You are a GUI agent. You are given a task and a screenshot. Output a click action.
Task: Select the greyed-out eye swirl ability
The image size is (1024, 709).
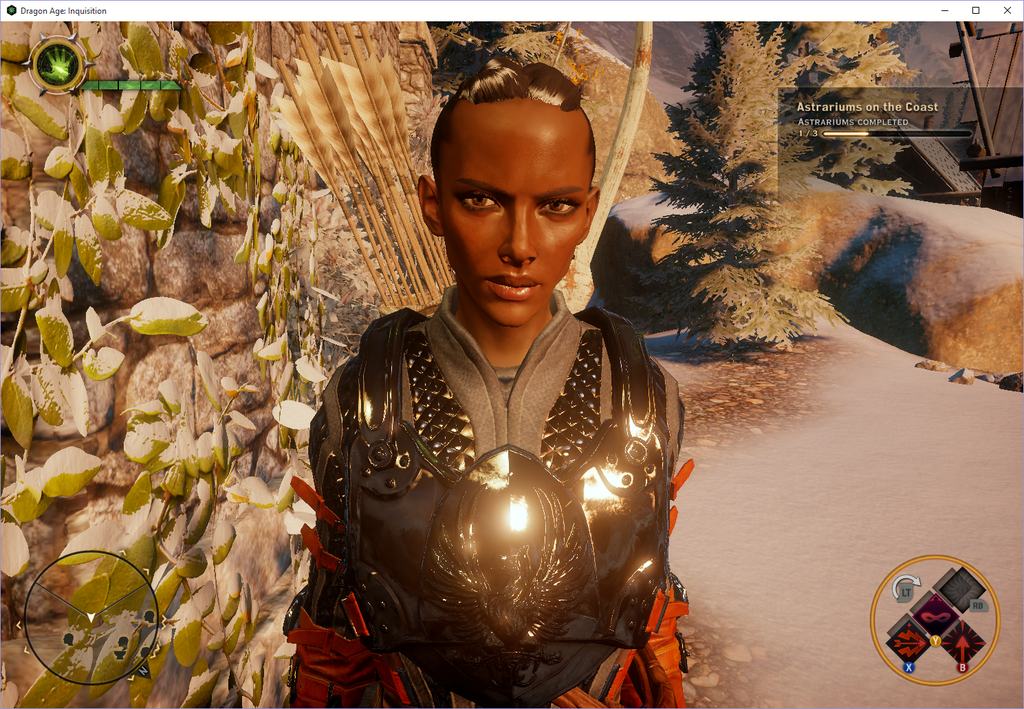[x=961, y=588]
